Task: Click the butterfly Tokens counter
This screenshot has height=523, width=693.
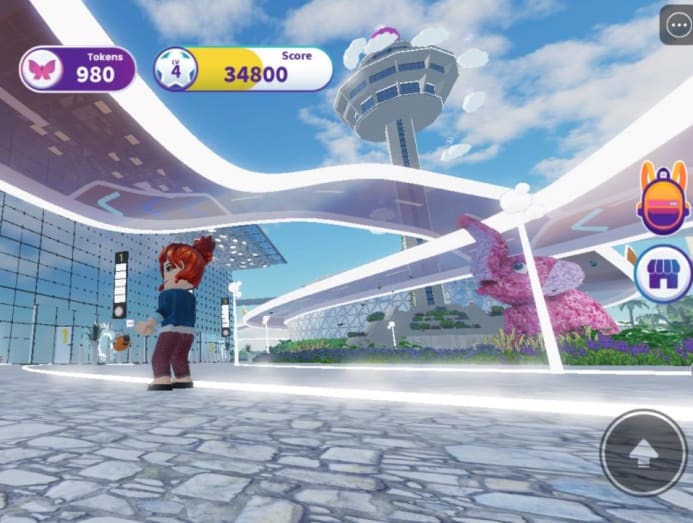Action: point(77,69)
